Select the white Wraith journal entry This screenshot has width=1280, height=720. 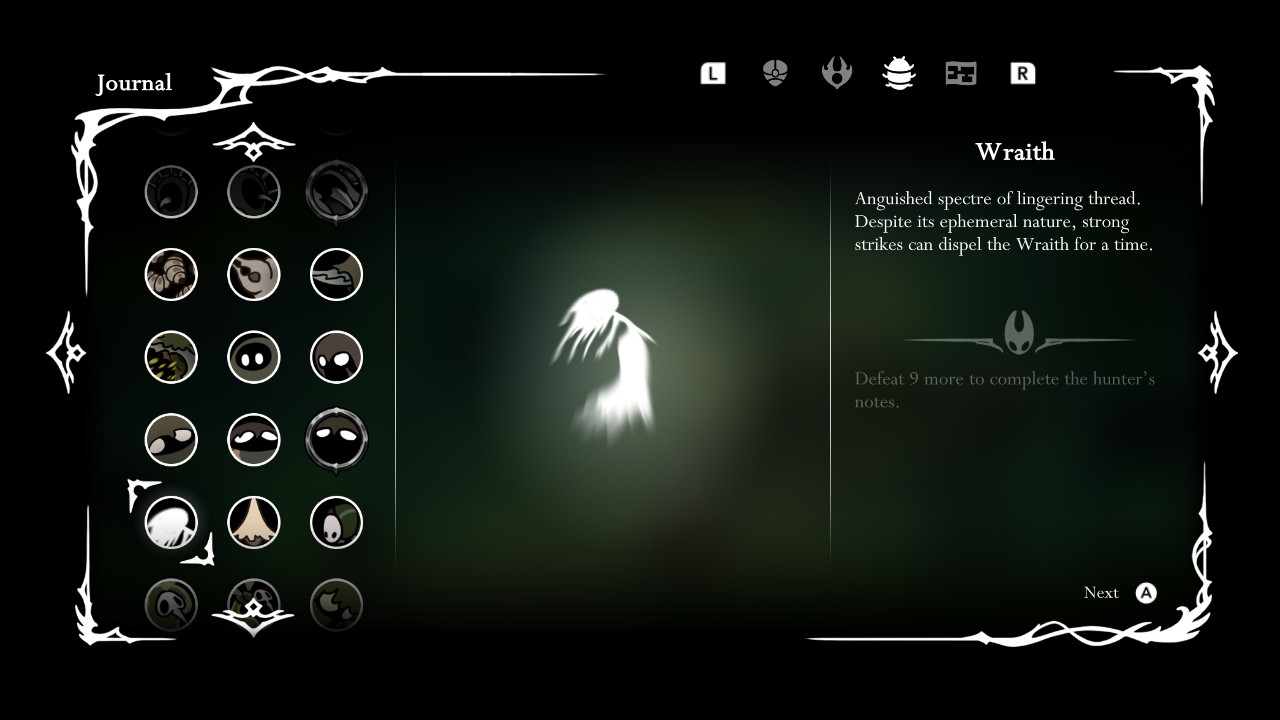[x=171, y=522]
